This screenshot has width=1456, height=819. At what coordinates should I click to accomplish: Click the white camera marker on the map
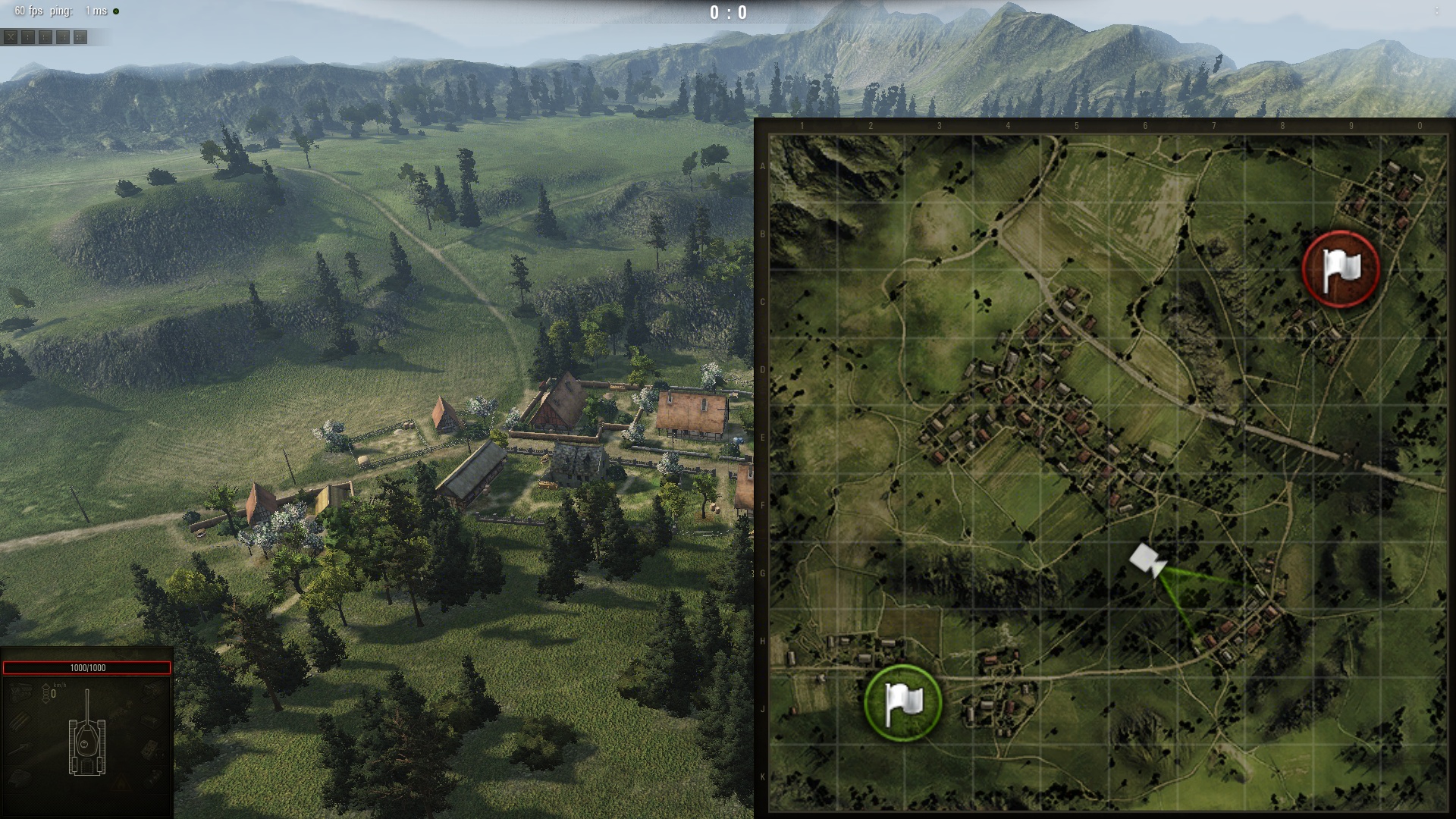pyautogui.click(x=1147, y=560)
